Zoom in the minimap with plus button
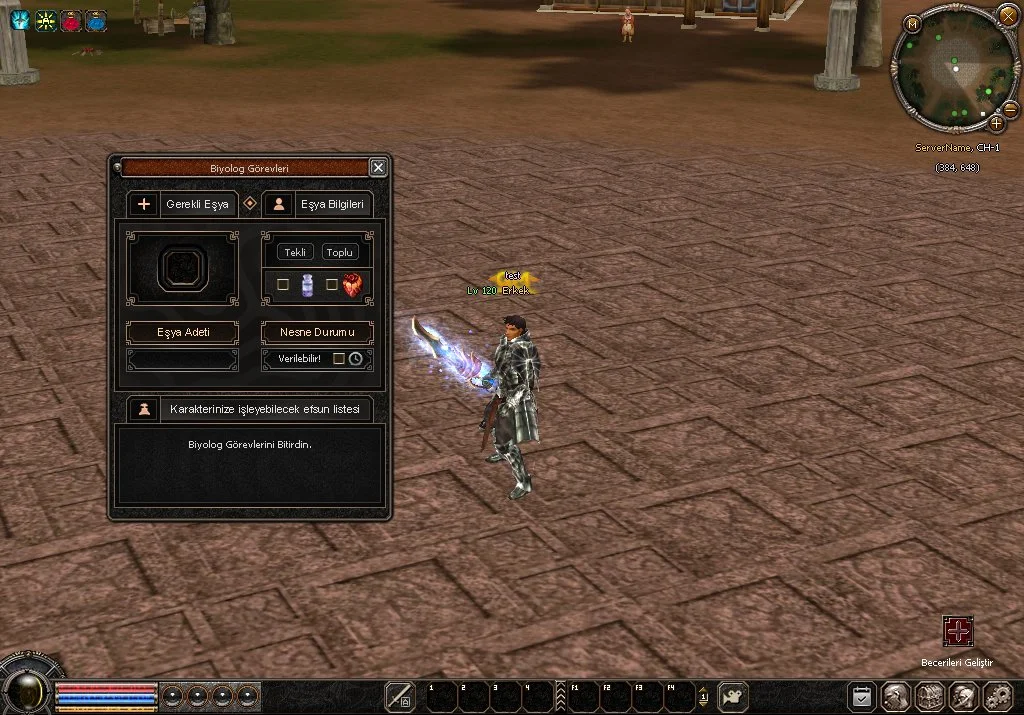Screen dimensions: 1024x715 click(996, 123)
